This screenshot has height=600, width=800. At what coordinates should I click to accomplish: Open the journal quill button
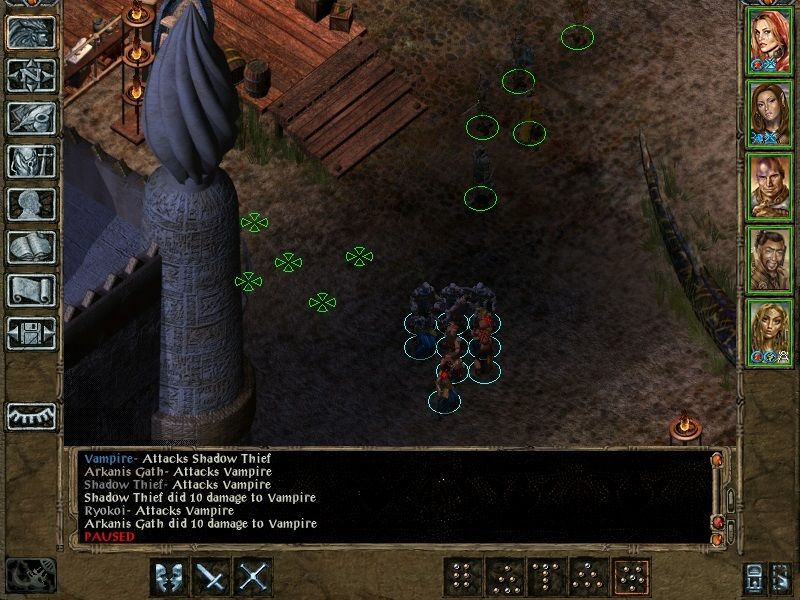point(32,118)
